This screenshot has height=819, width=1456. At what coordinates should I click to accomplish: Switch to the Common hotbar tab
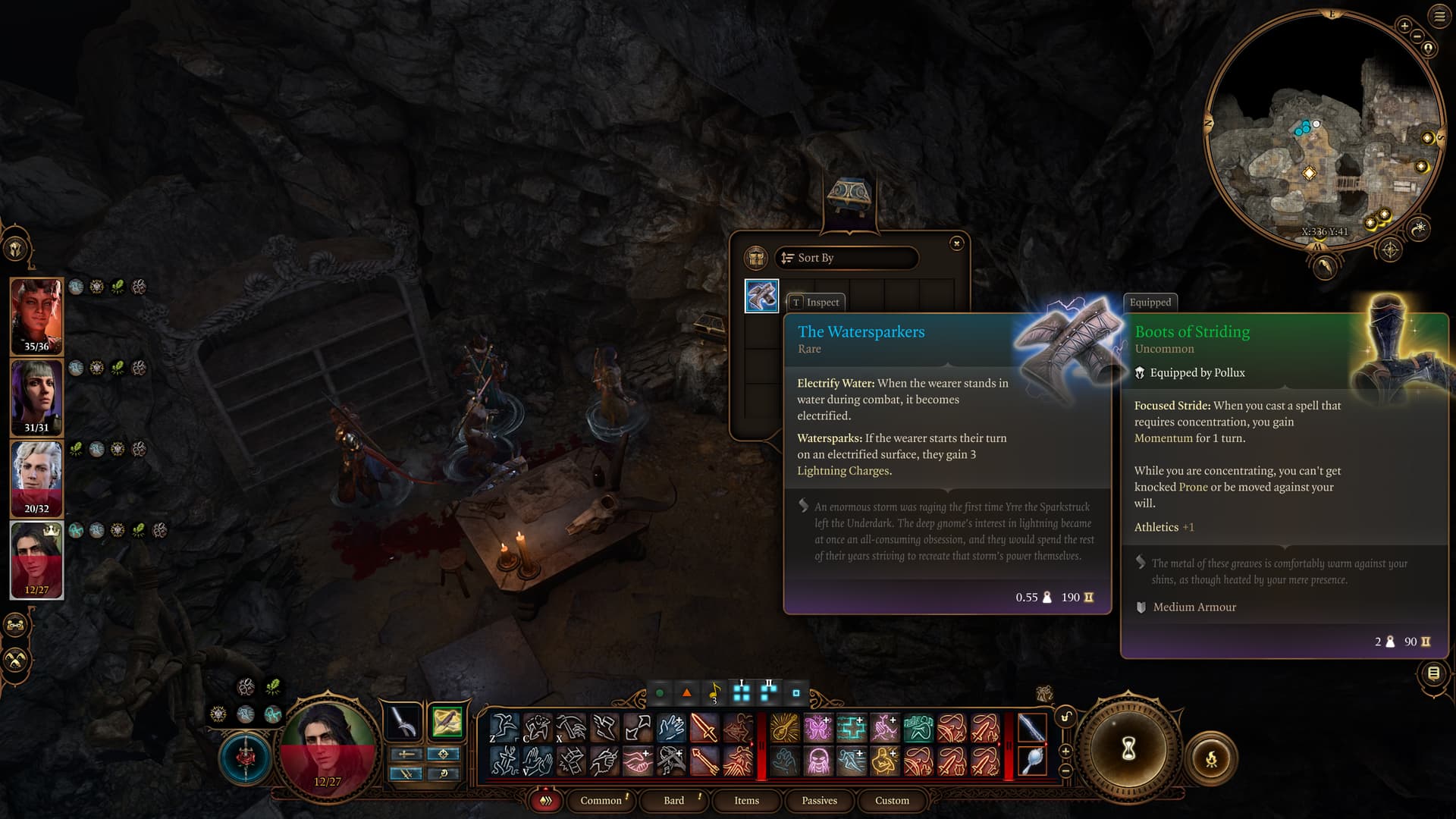coord(601,800)
